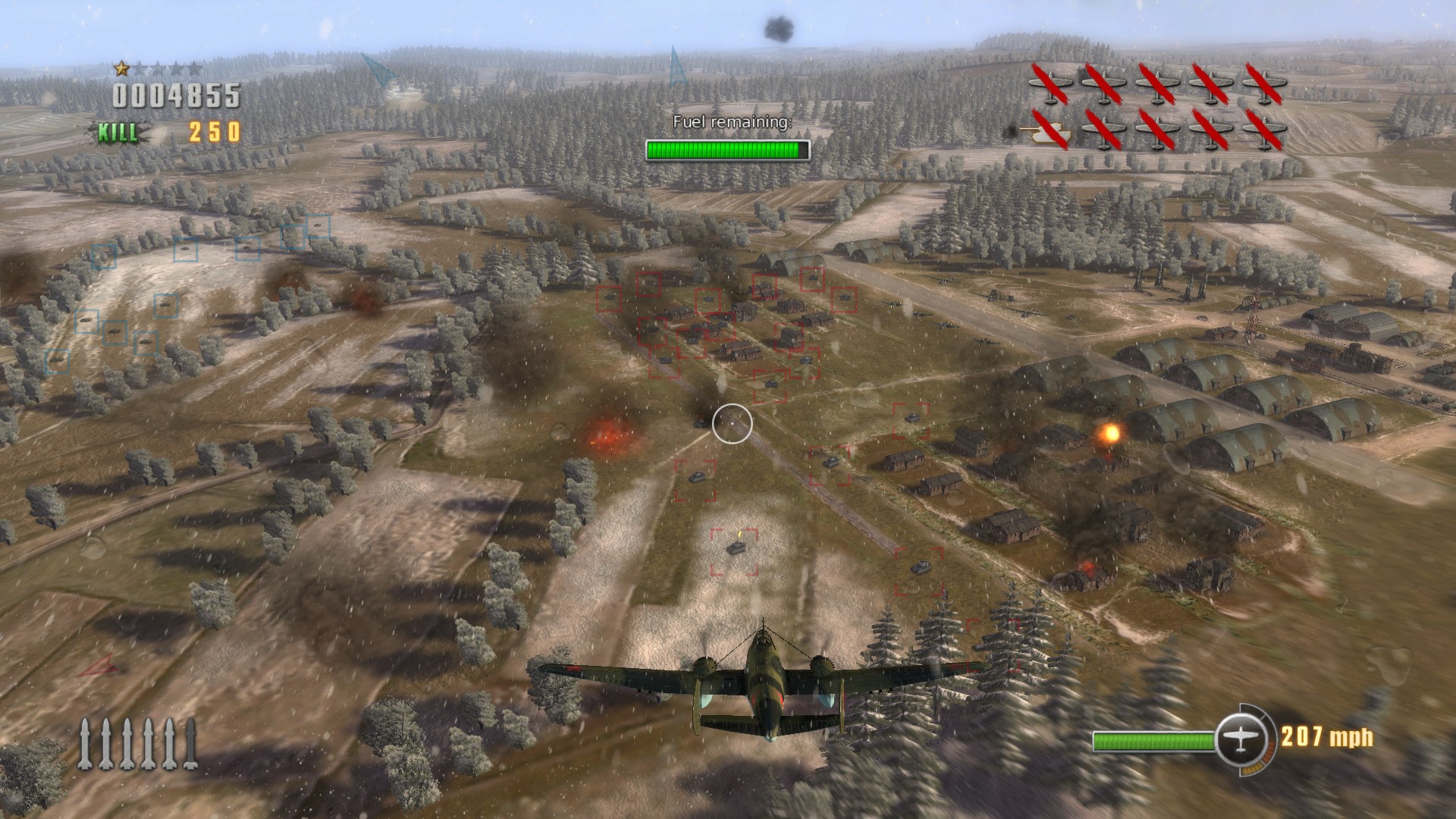Choose the rocket ammunition rack icon
The height and width of the screenshot is (819, 1456).
pos(138,743)
